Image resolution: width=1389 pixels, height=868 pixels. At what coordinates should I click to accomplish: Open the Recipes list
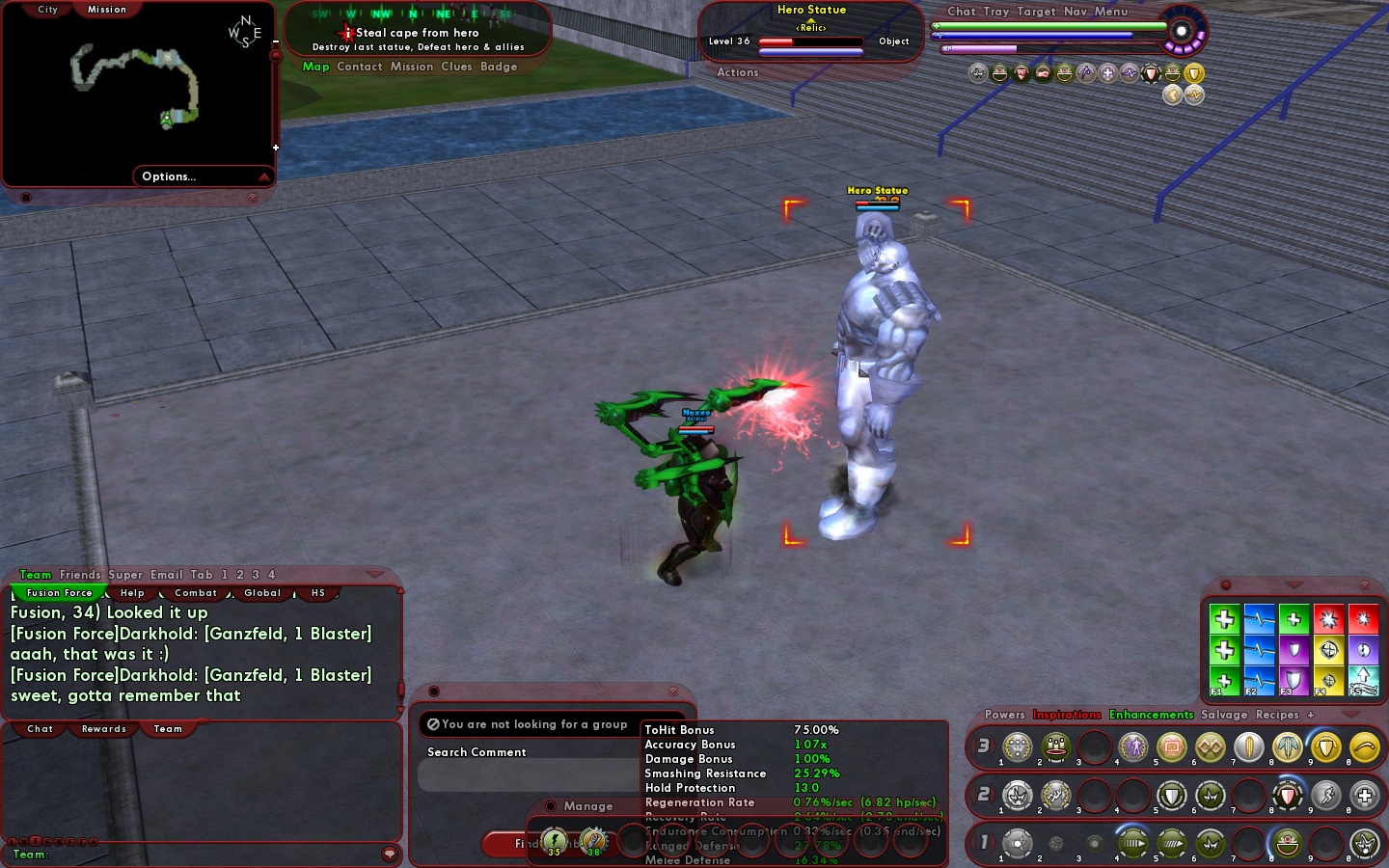[1277, 715]
